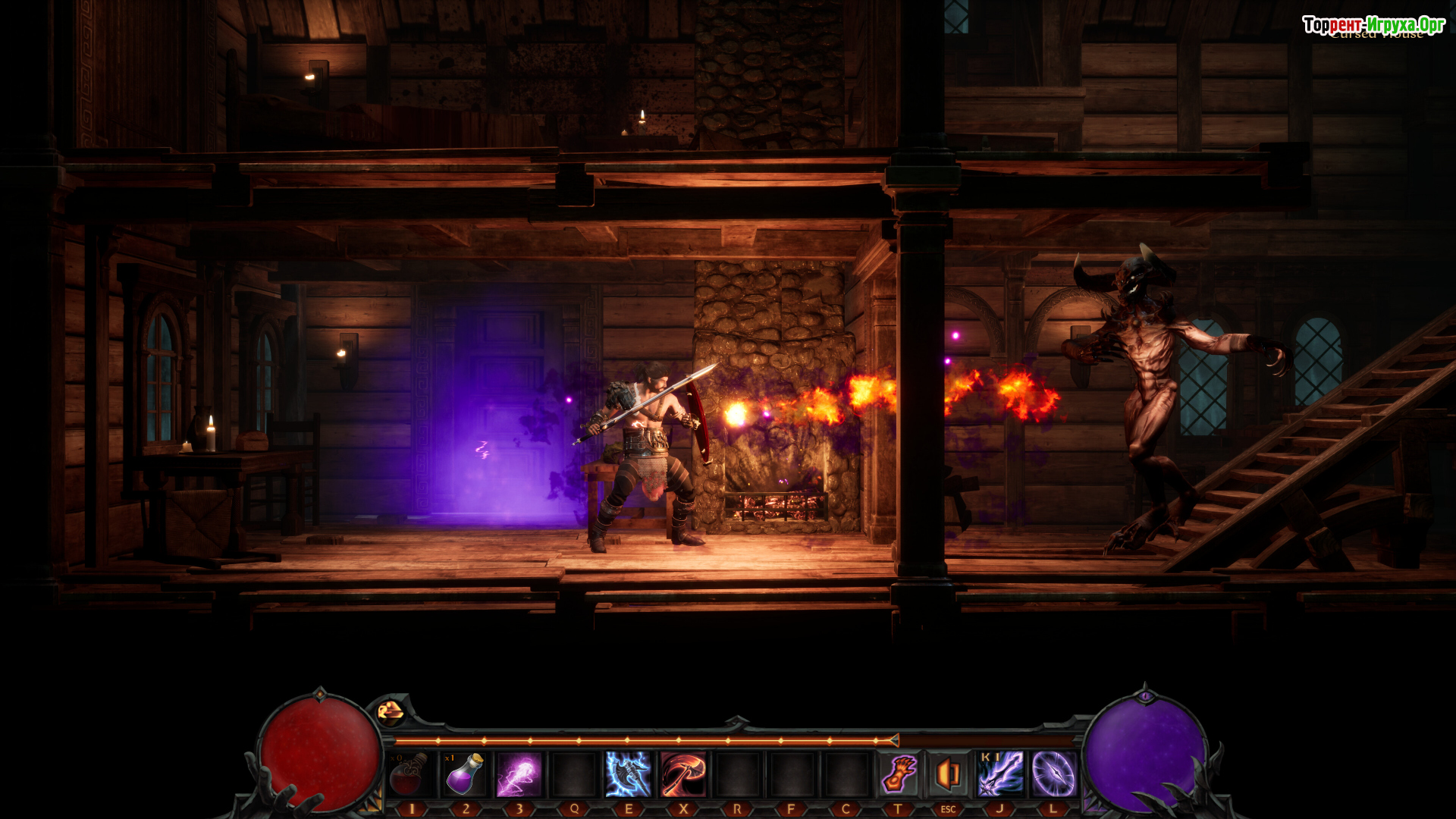Open the orange gauntlet menu
Image resolution: width=1456 pixels, height=819 pixels.
tap(899, 774)
